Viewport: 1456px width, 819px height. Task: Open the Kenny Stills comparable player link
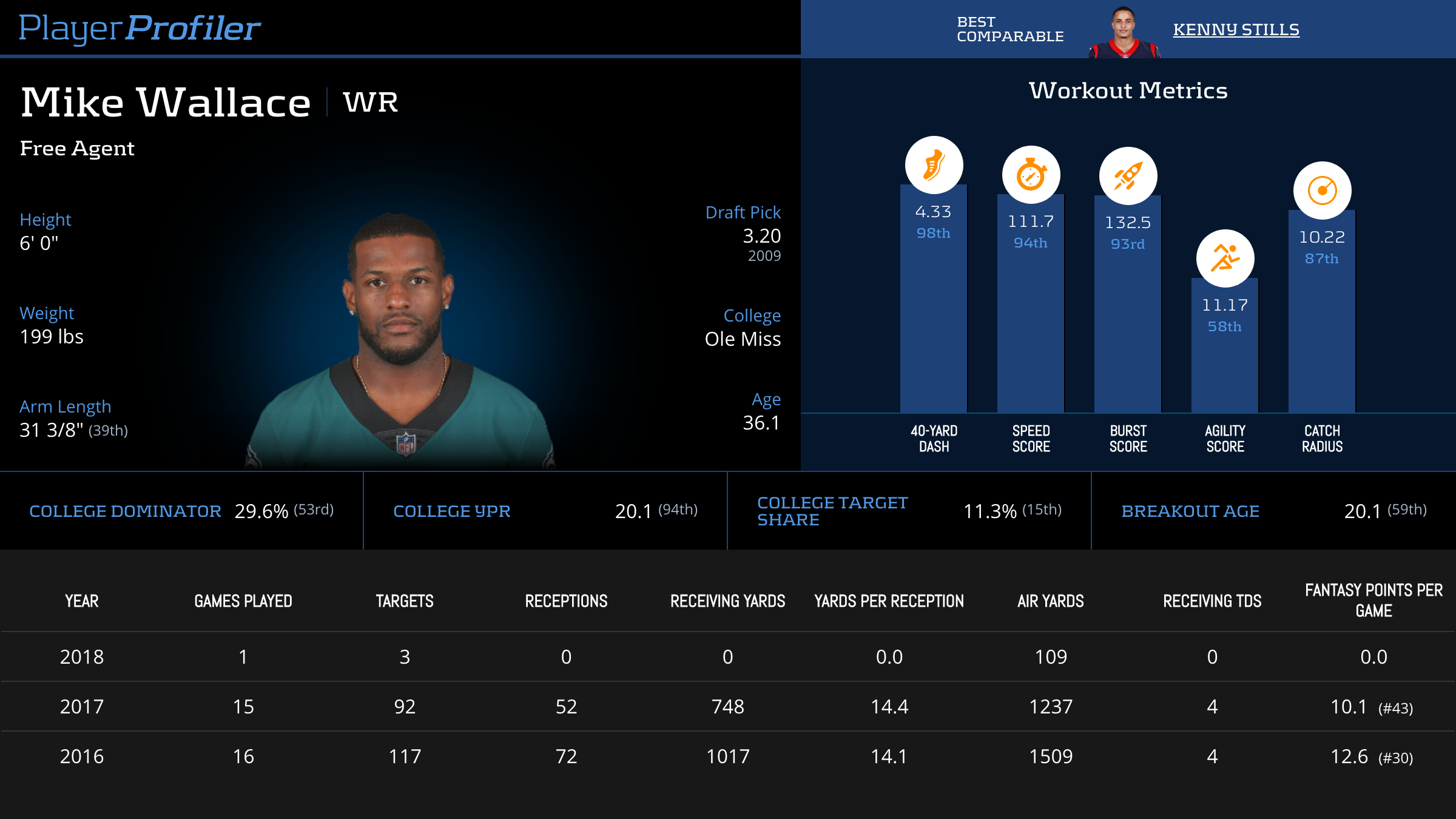[x=1236, y=29]
